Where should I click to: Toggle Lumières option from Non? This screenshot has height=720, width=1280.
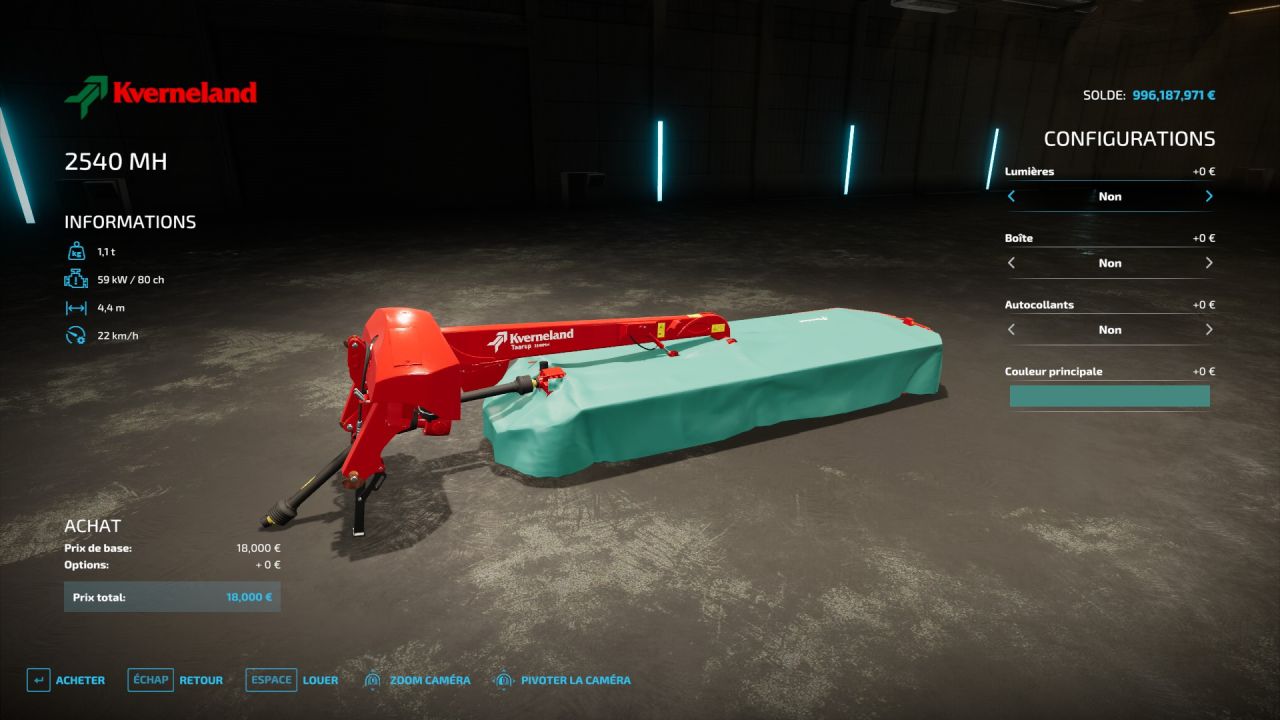1110,196
